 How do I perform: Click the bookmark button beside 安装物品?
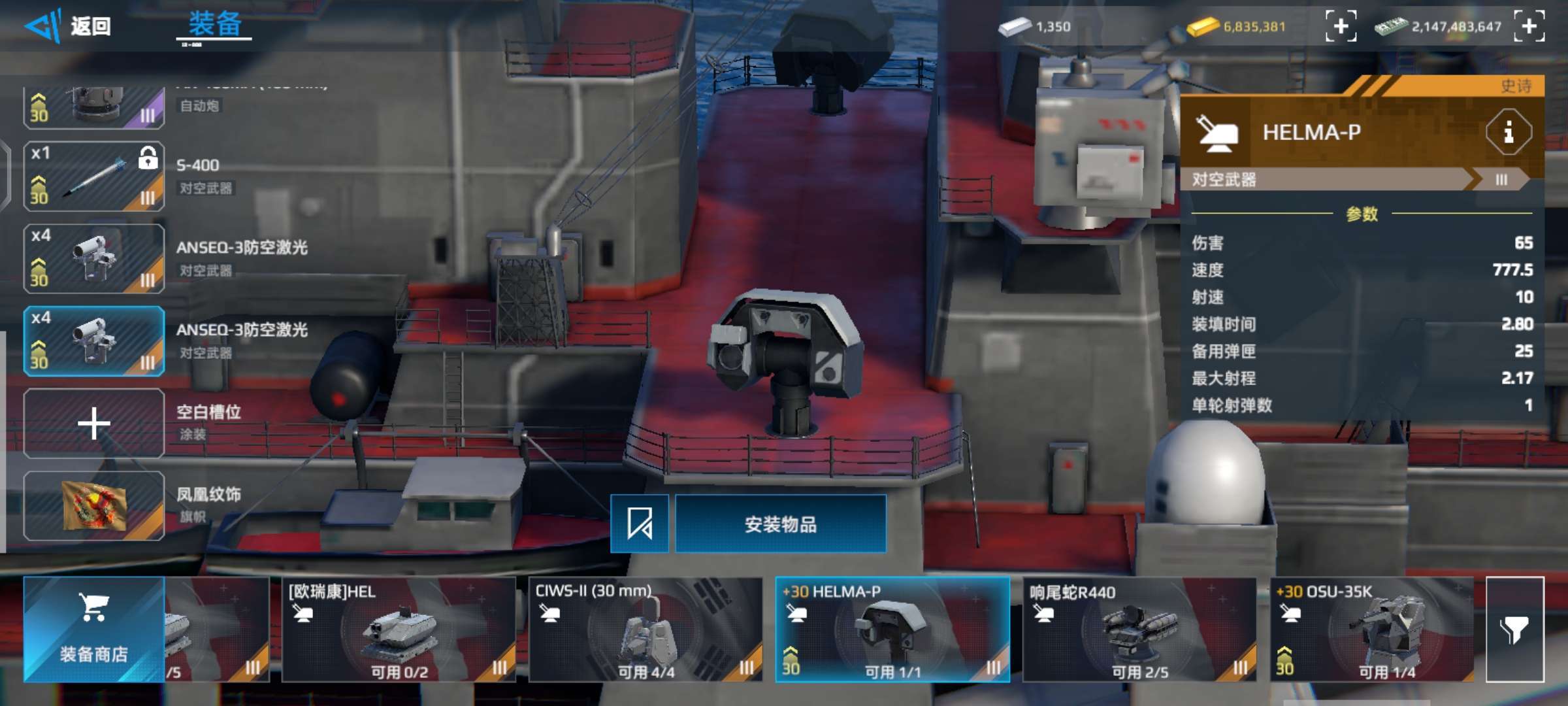point(639,524)
